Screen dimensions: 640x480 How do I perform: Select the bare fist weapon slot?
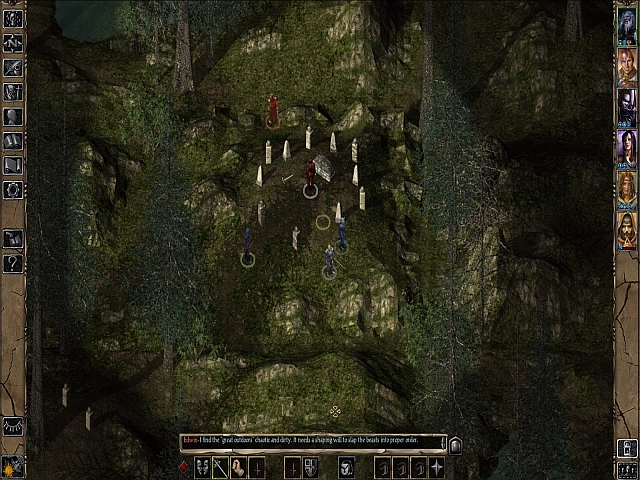[x=238, y=467]
